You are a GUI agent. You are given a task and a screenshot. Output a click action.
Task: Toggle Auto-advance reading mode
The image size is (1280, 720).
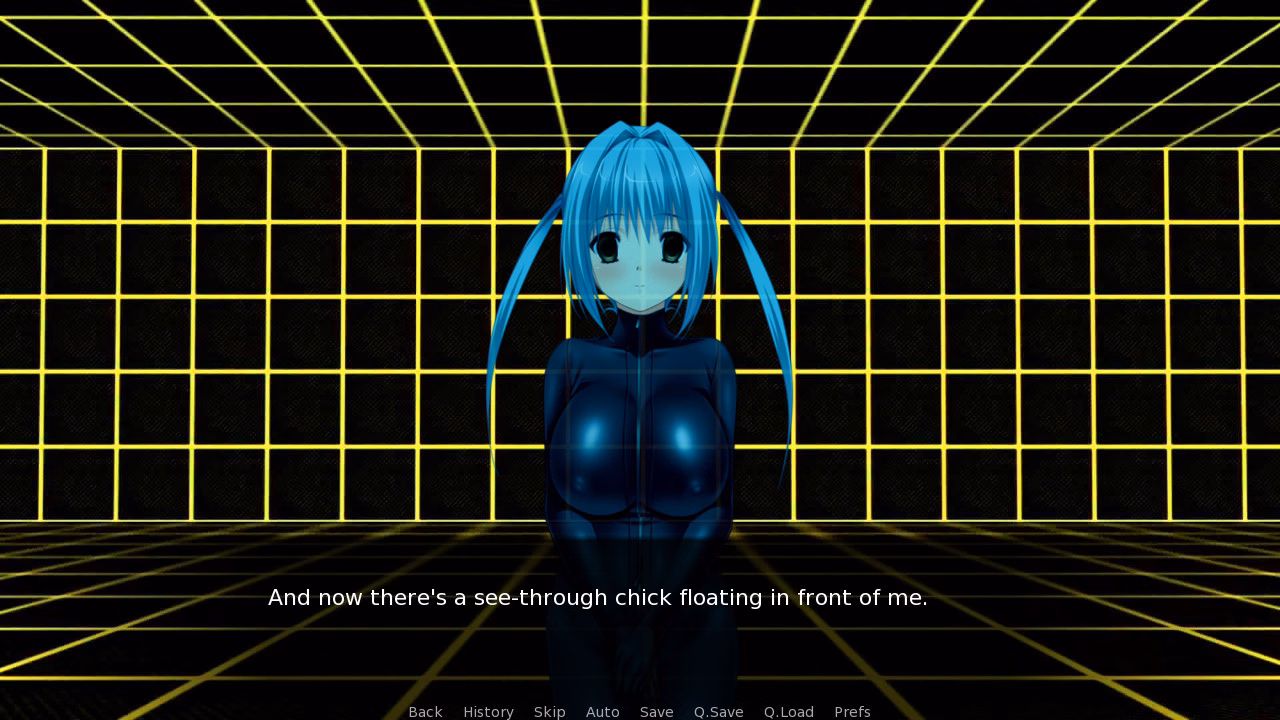pos(603,712)
